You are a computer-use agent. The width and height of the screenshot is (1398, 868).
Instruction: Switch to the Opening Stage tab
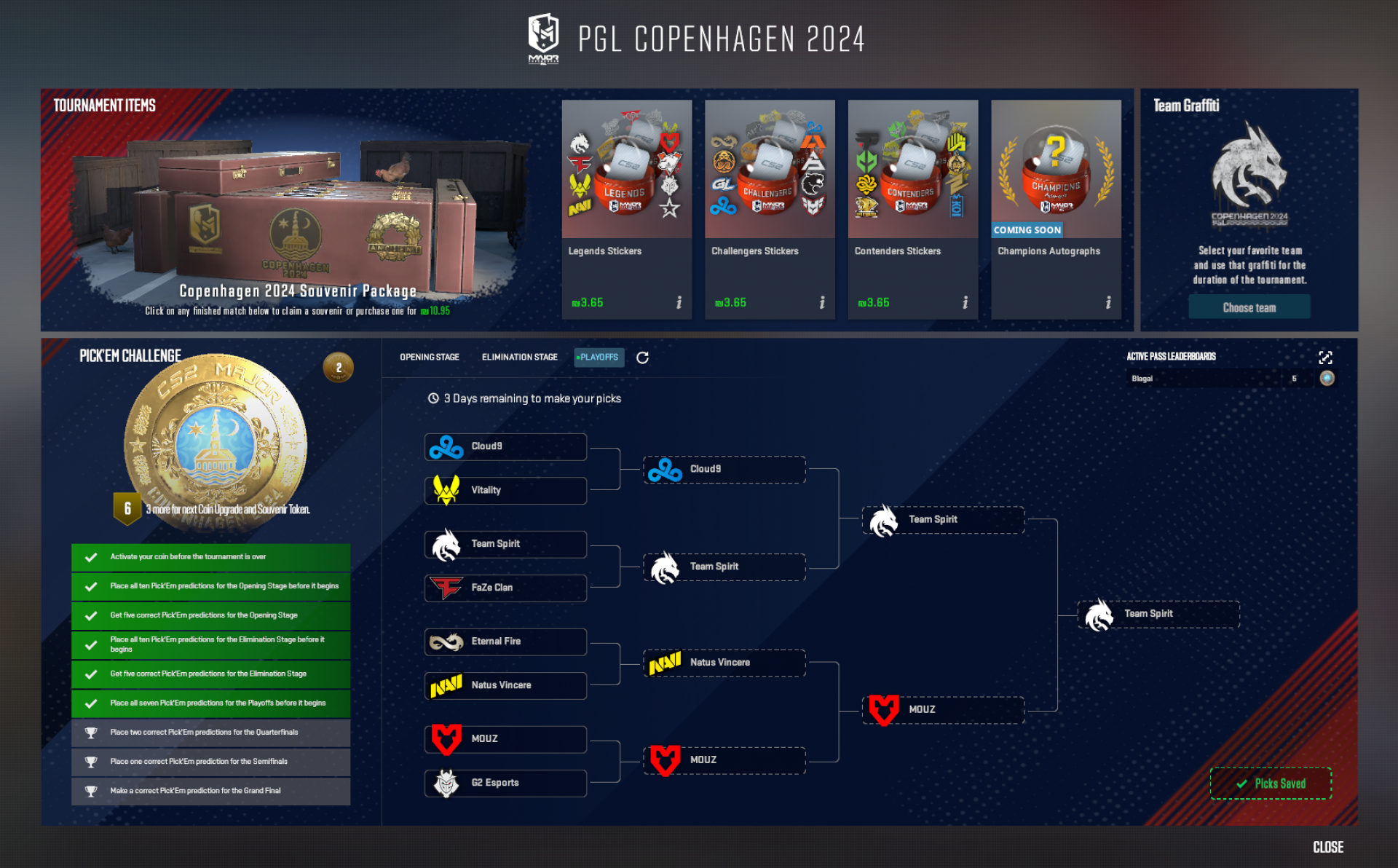[428, 358]
